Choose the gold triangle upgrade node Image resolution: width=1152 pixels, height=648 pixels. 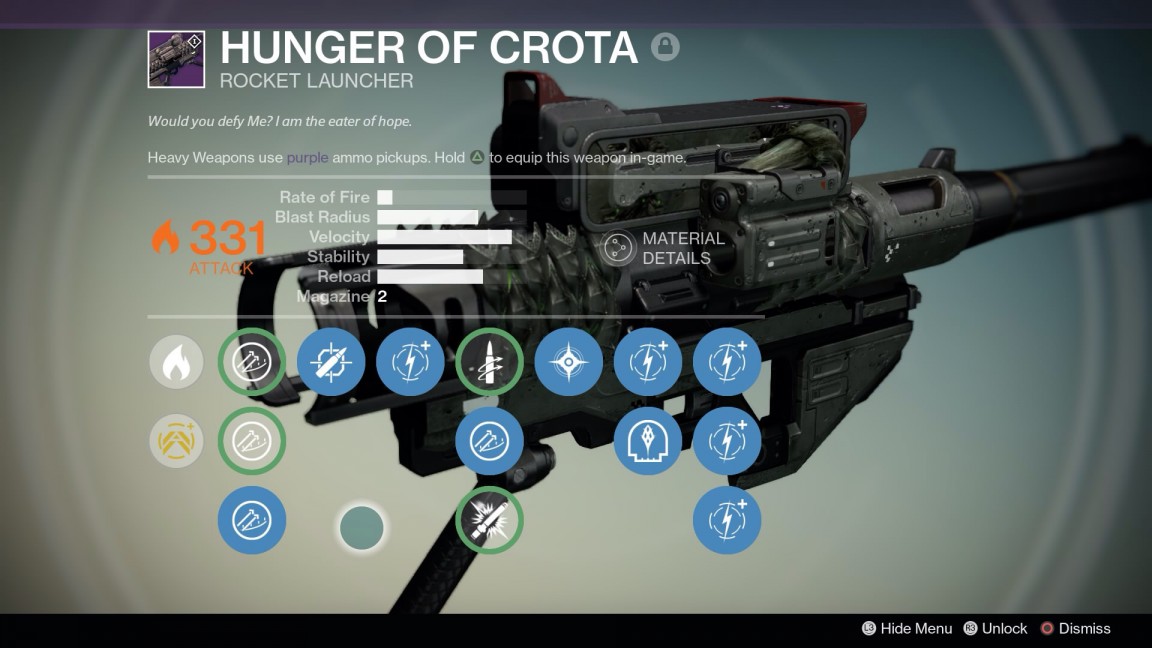tap(177, 441)
